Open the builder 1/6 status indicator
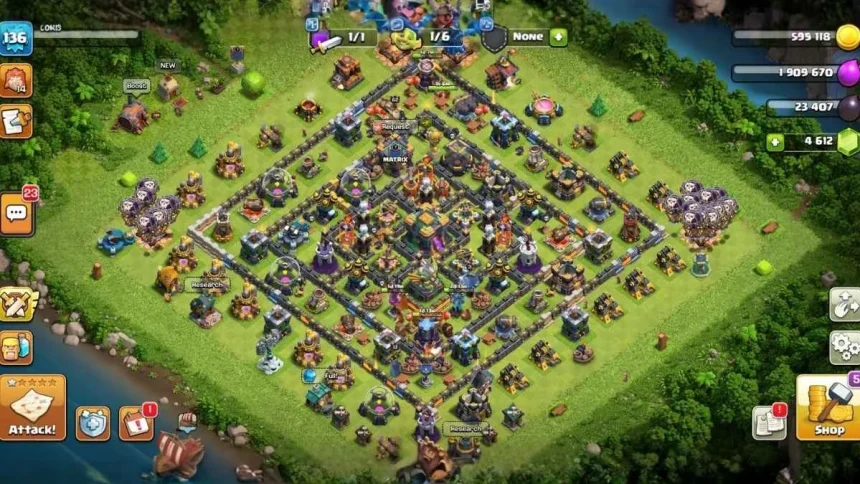 pyautogui.click(x=425, y=38)
